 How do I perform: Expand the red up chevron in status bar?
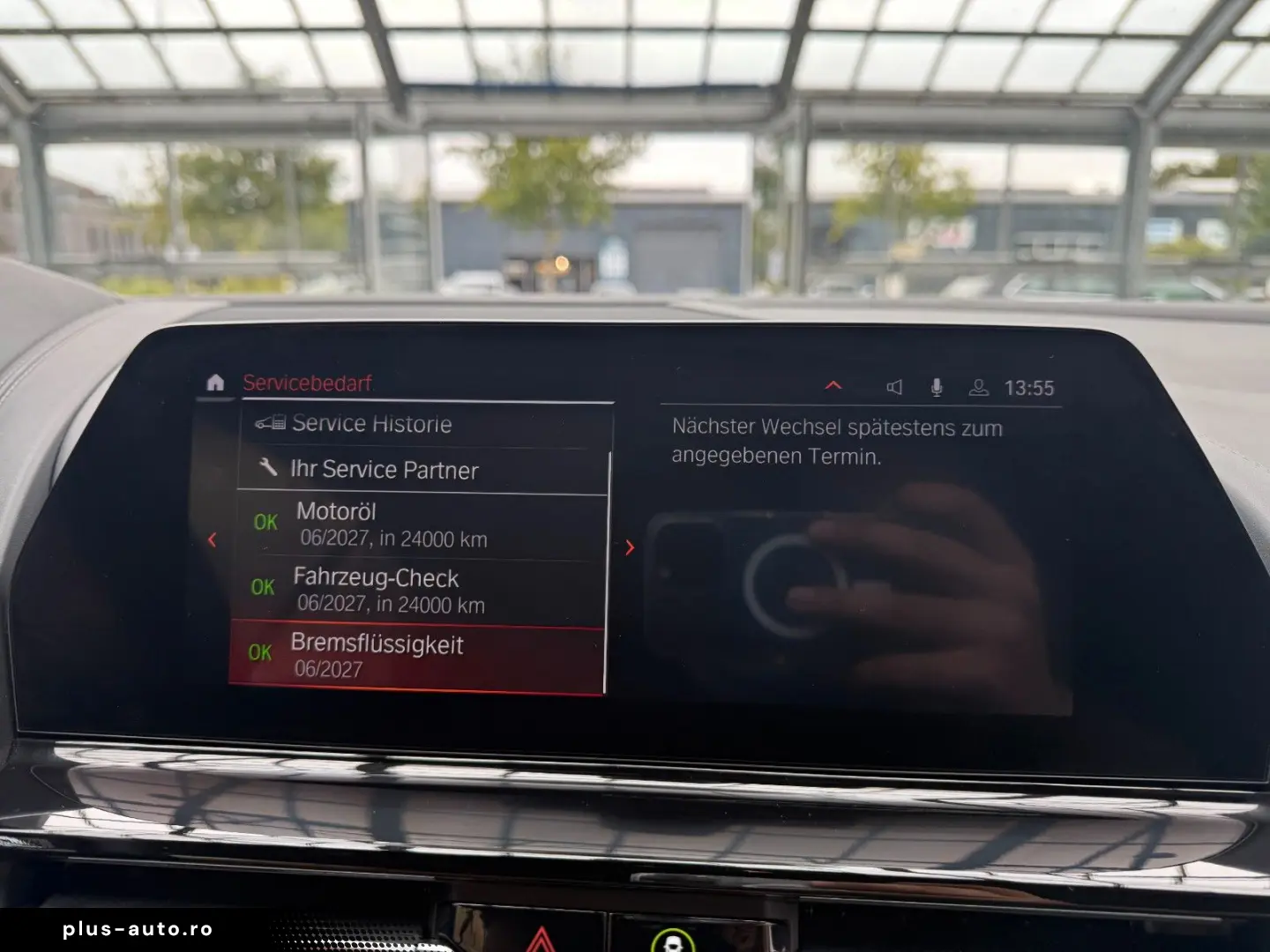(x=833, y=386)
